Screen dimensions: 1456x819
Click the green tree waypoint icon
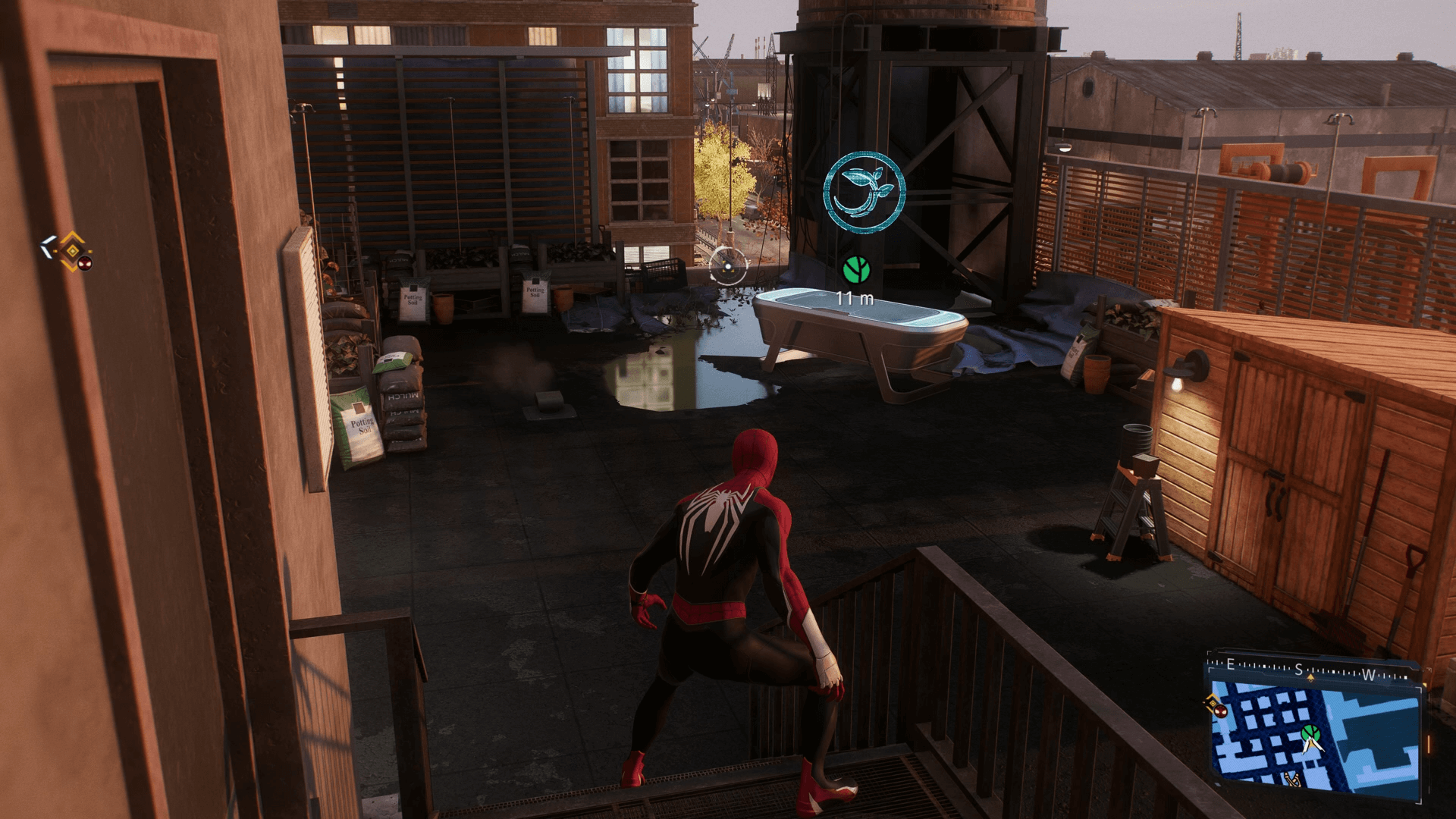pos(856,269)
